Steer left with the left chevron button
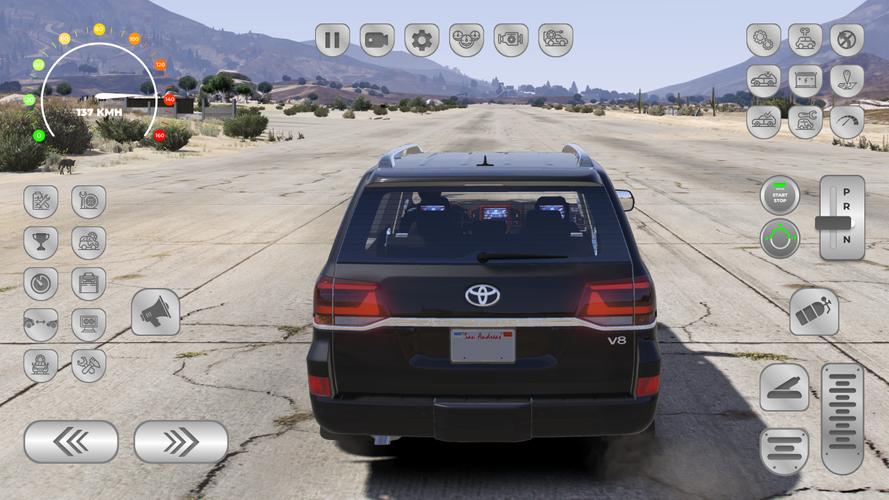Screen dimensions: 889x500 [x=71, y=441]
